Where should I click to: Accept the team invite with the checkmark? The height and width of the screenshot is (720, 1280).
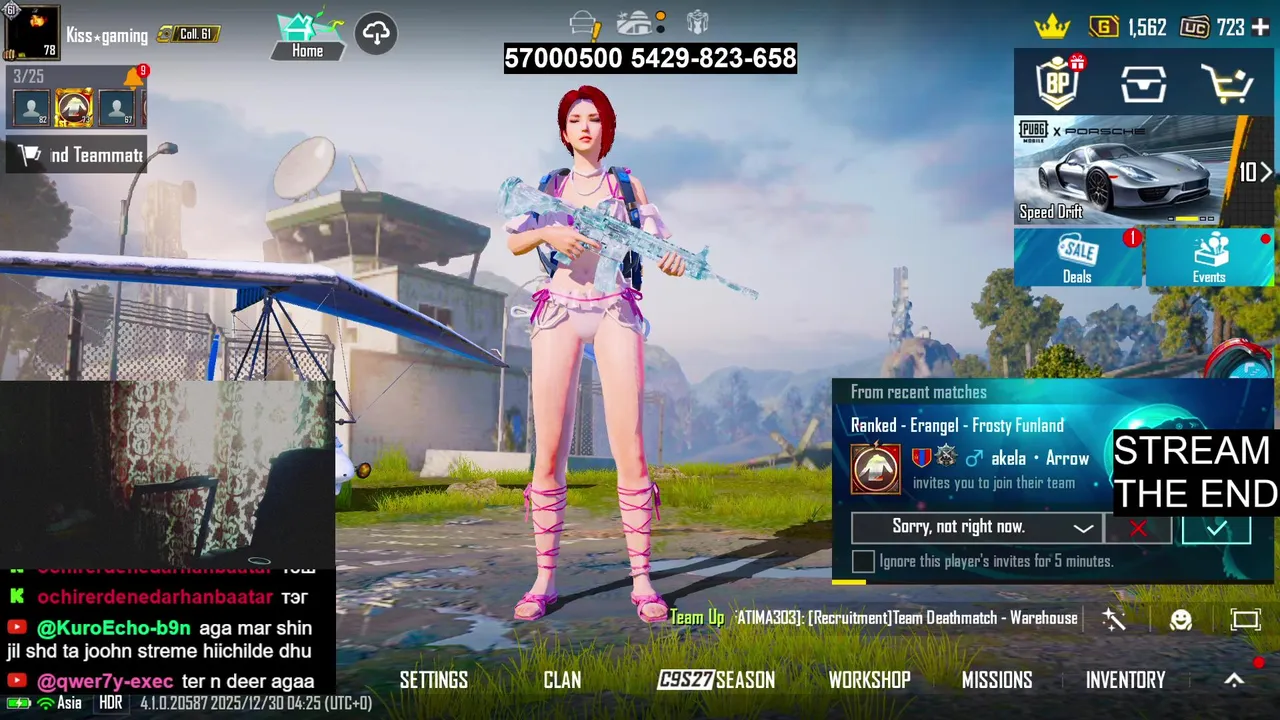point(1215,528)
